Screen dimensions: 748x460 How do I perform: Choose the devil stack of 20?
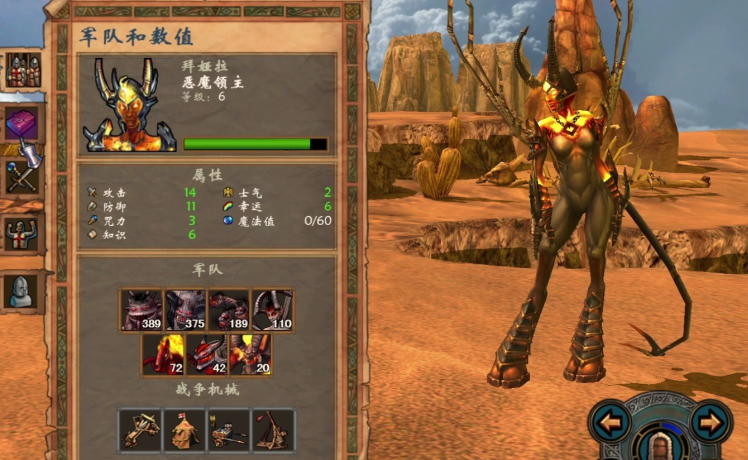coord(250,354)
